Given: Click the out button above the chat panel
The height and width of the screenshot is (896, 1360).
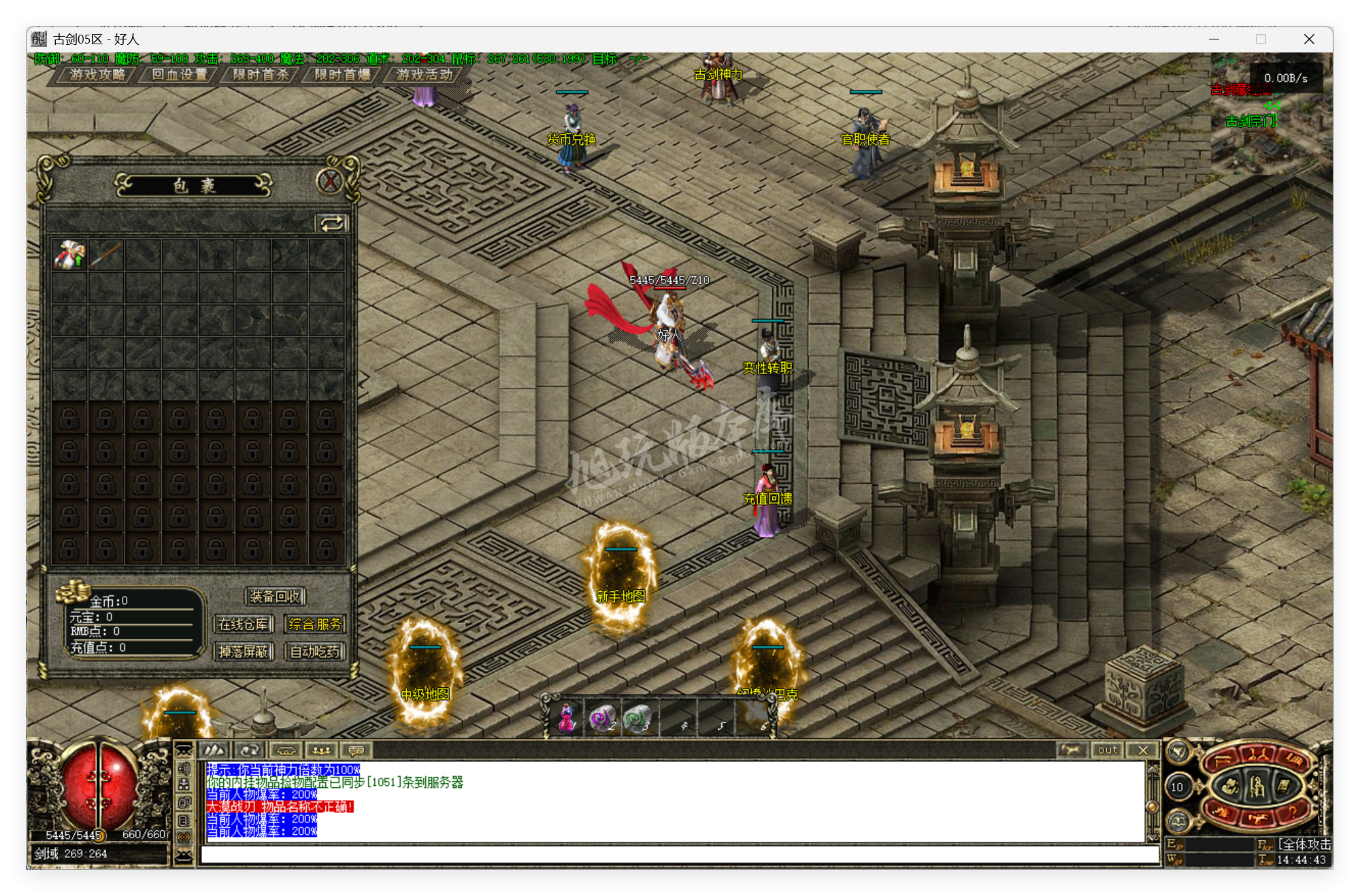Looking at the screenshot, I should point(1107,750).
